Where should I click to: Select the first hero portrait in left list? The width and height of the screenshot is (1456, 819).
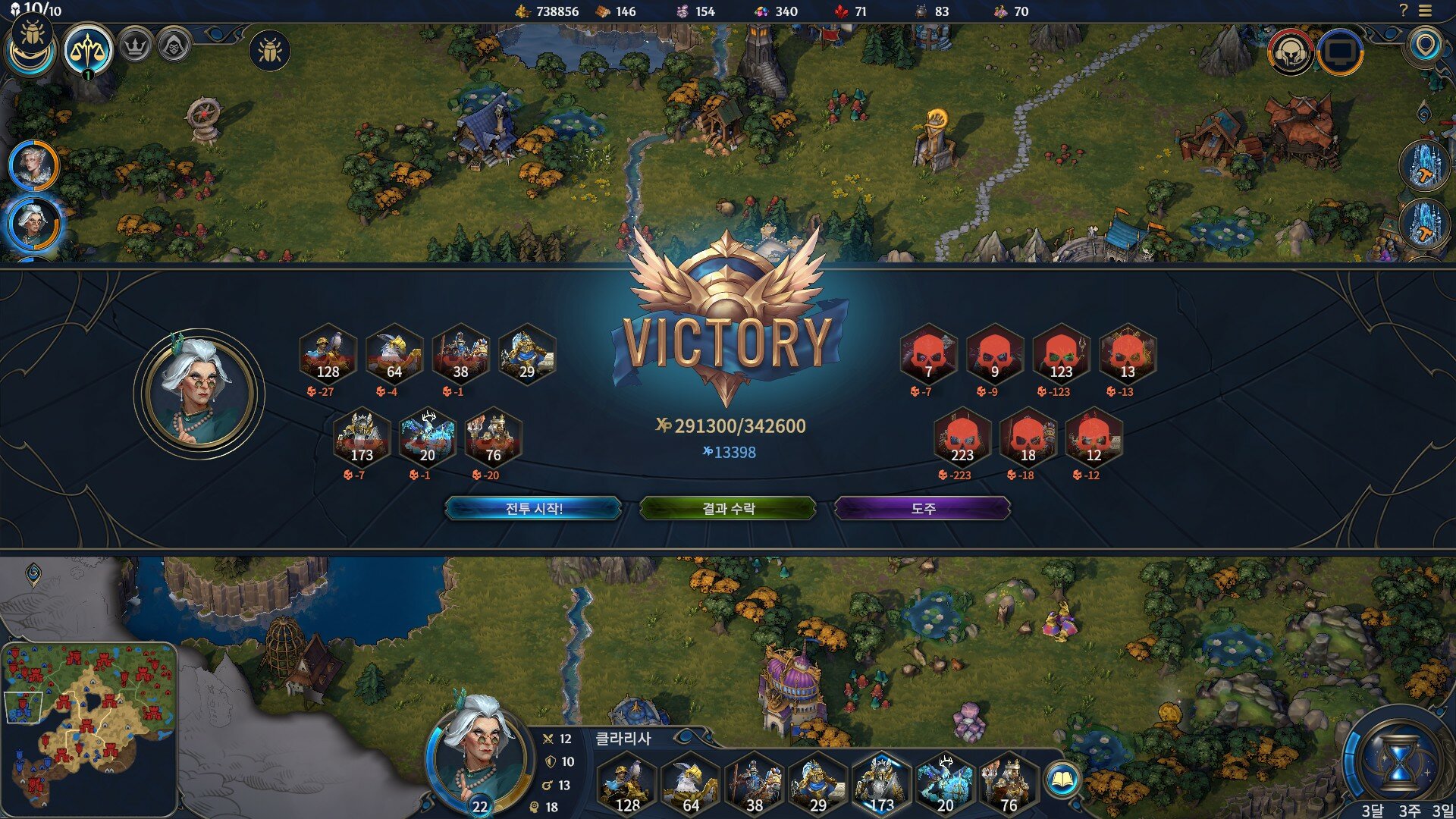click(33, 165)
